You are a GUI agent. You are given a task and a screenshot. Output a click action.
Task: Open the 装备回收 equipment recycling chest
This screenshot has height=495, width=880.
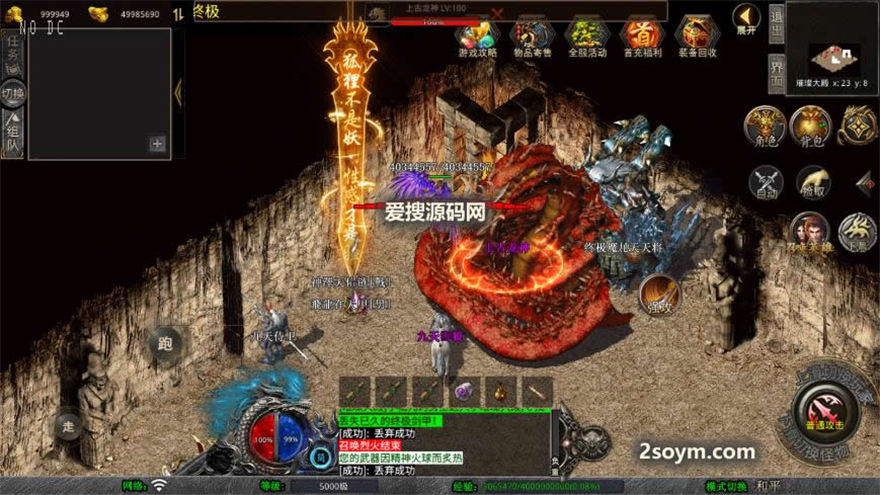(696, 36)
